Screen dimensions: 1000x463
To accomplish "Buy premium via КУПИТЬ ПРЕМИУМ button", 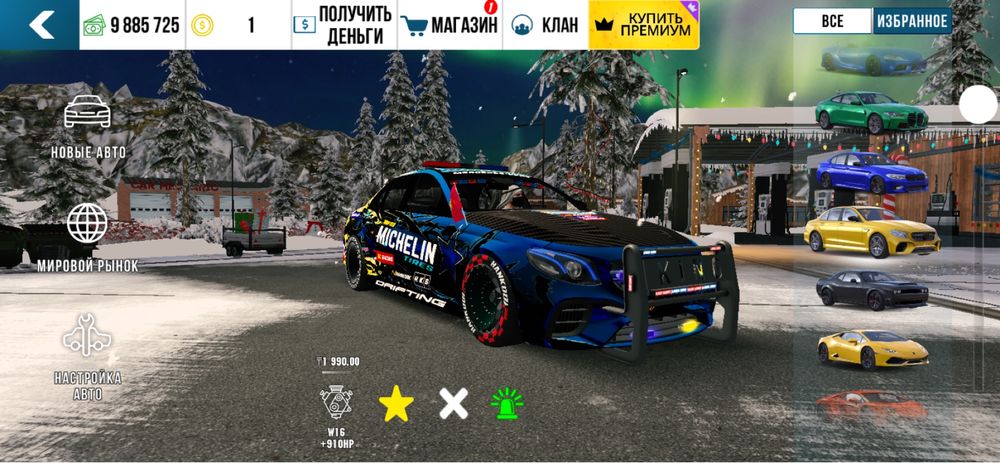I will 645,25.
